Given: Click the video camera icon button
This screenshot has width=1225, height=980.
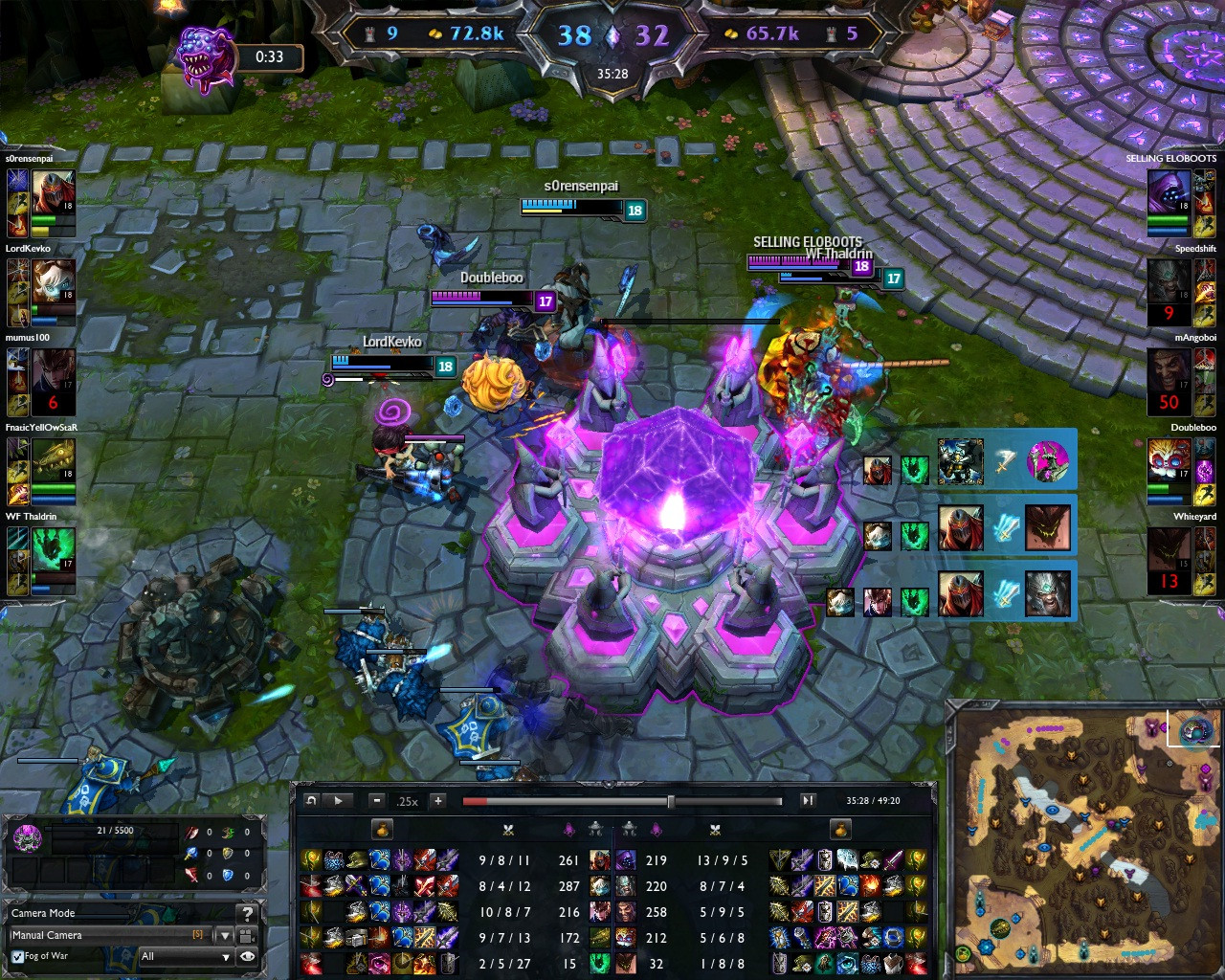Looking at the screenshot, I should point(247,935).
